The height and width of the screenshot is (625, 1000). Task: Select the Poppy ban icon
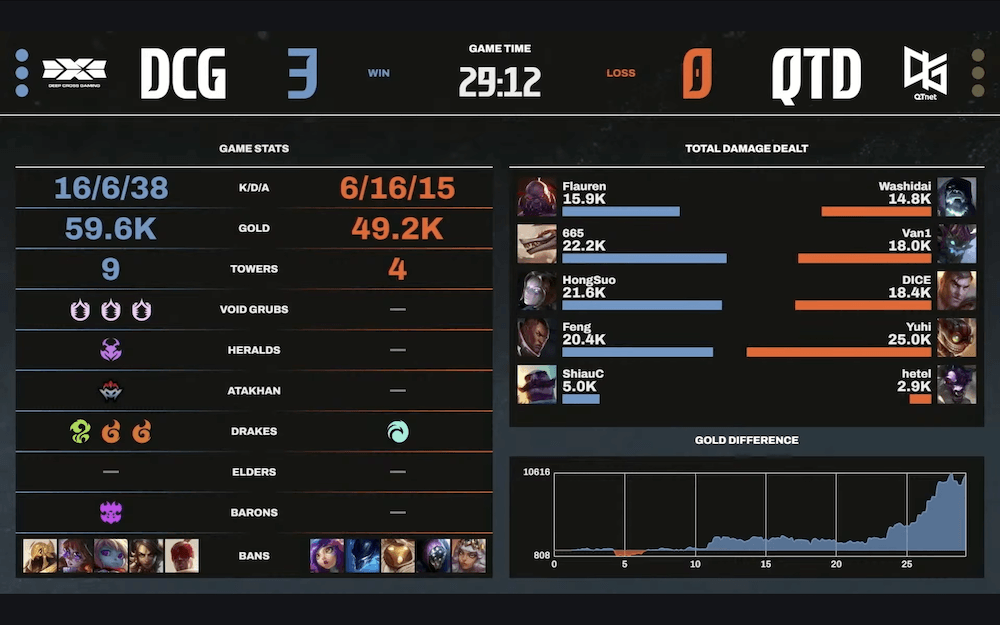[x=110, y=555]
